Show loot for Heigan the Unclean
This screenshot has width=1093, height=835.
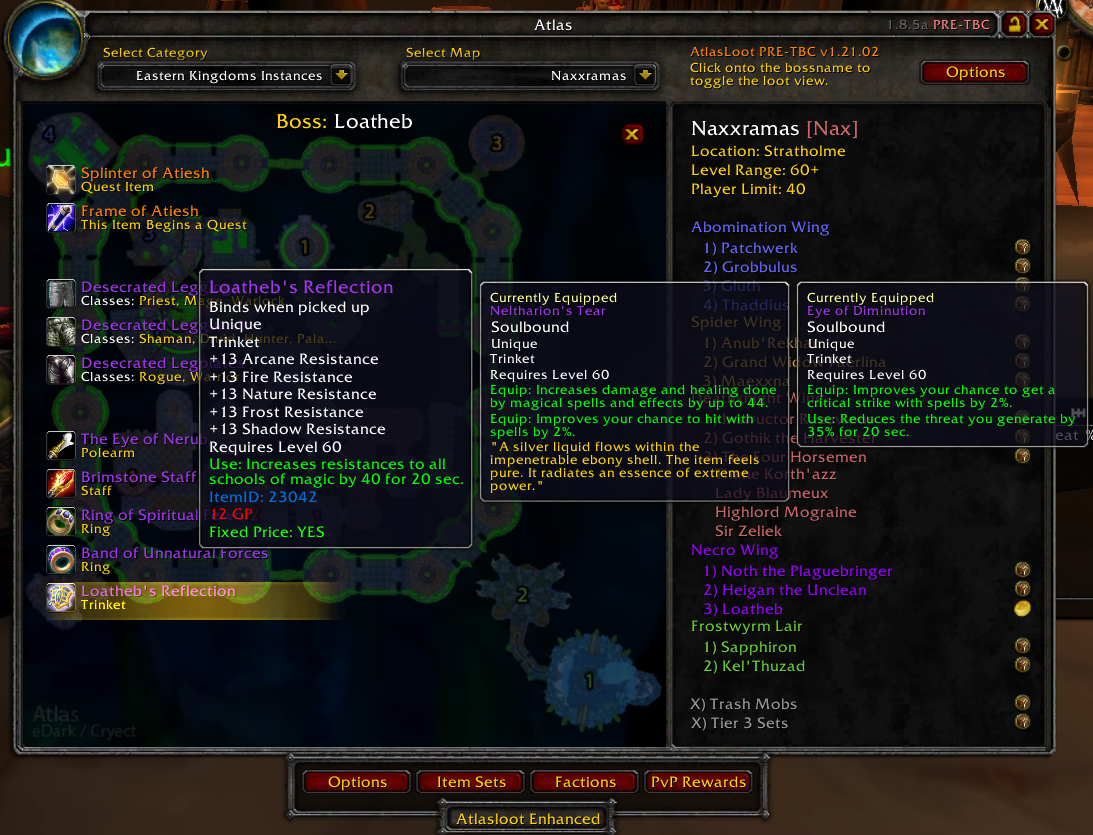[784, 590]
